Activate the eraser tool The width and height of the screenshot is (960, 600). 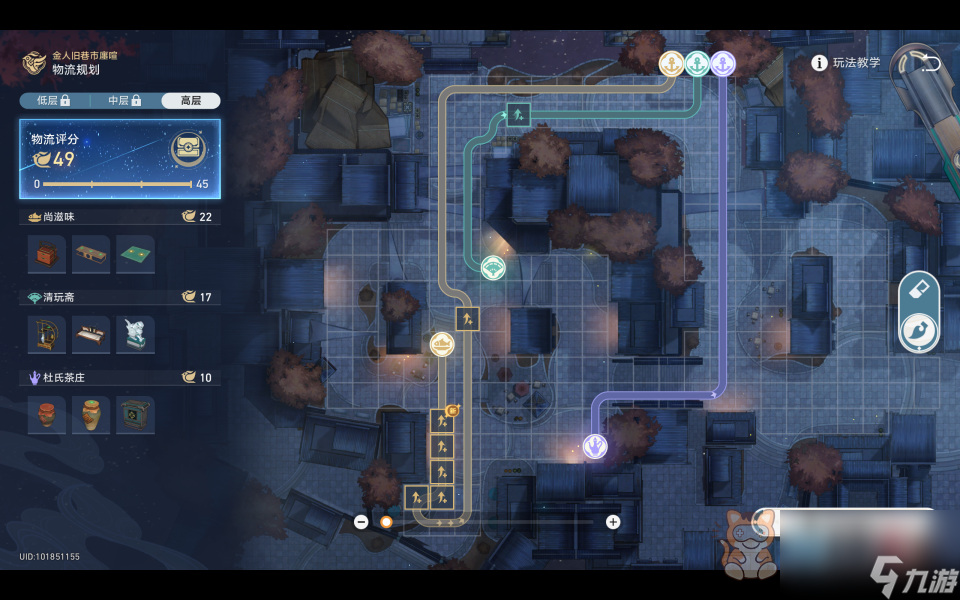(919, 291)
